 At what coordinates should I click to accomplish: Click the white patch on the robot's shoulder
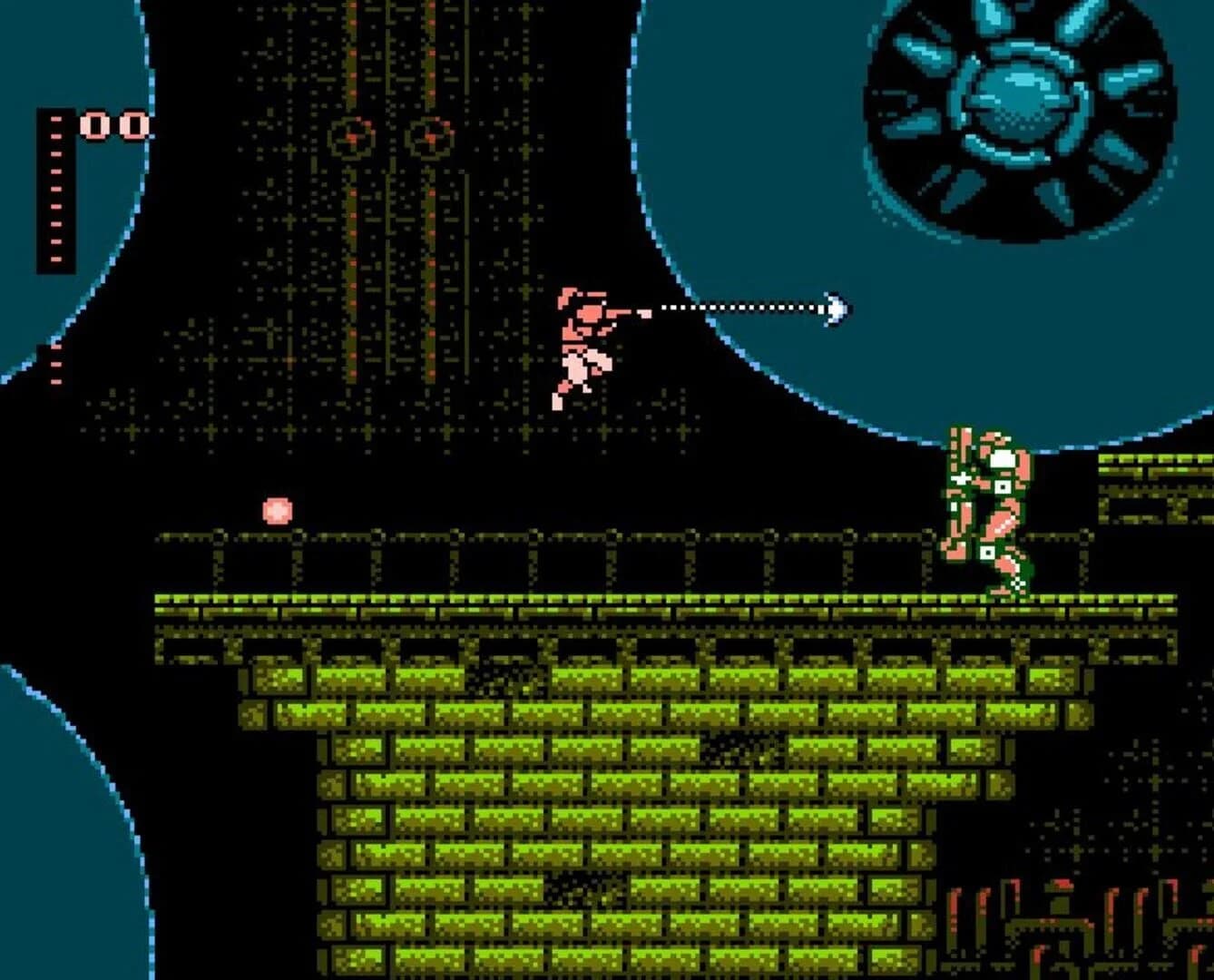point(1001,458)
